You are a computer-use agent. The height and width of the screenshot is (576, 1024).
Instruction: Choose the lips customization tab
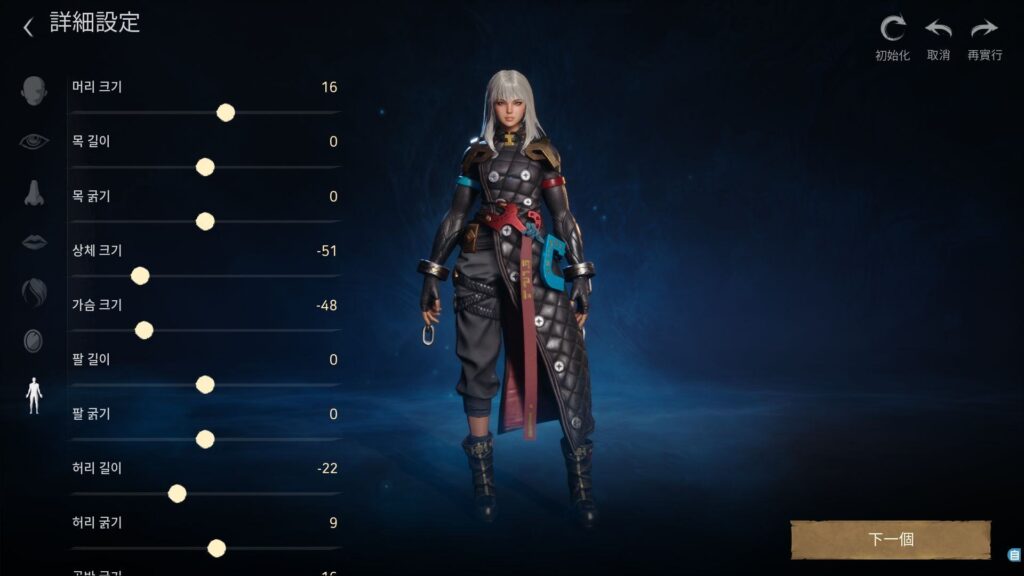tap(34, 242)
